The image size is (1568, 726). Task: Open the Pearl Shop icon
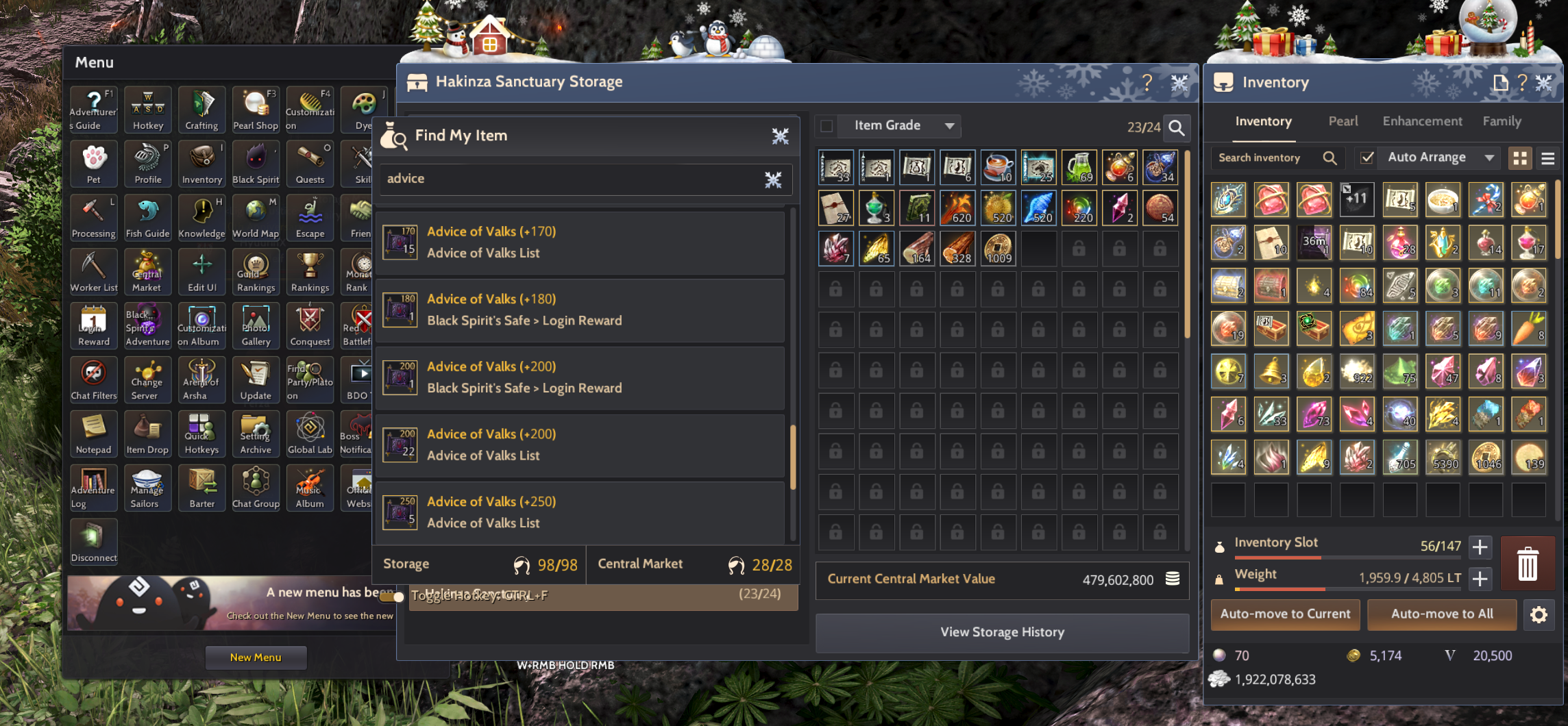point(256,109)
